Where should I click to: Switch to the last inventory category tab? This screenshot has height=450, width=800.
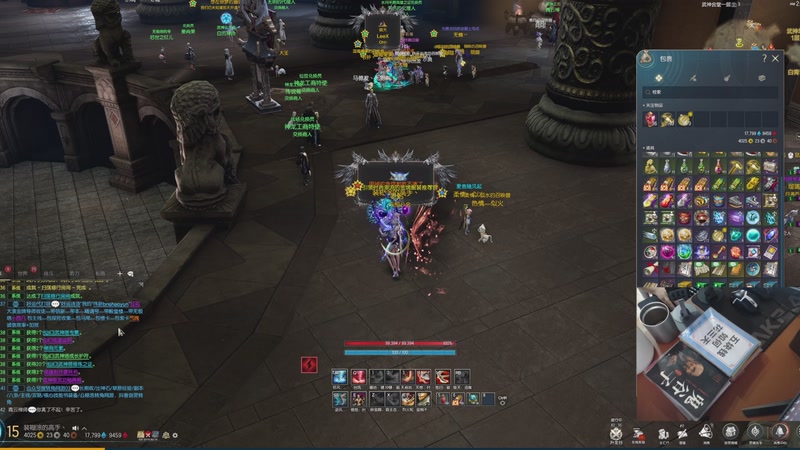point(761,77)
